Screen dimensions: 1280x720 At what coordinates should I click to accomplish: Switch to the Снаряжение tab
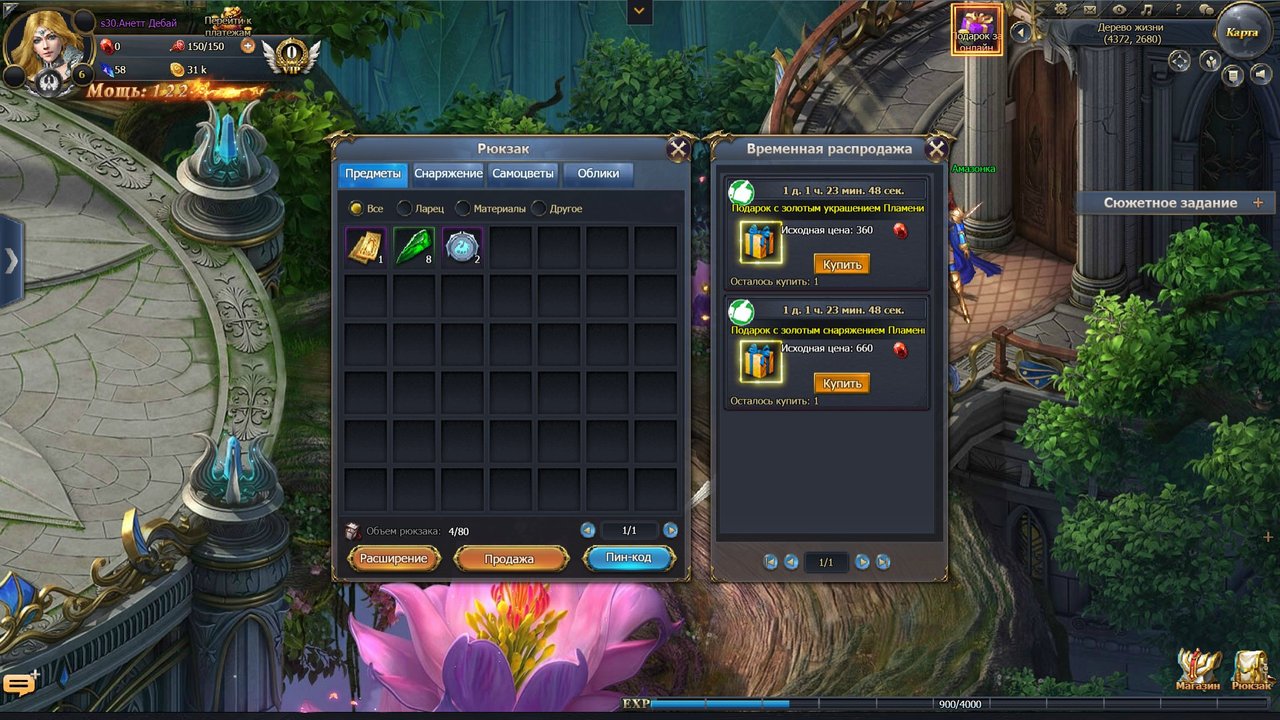(448, 174)
